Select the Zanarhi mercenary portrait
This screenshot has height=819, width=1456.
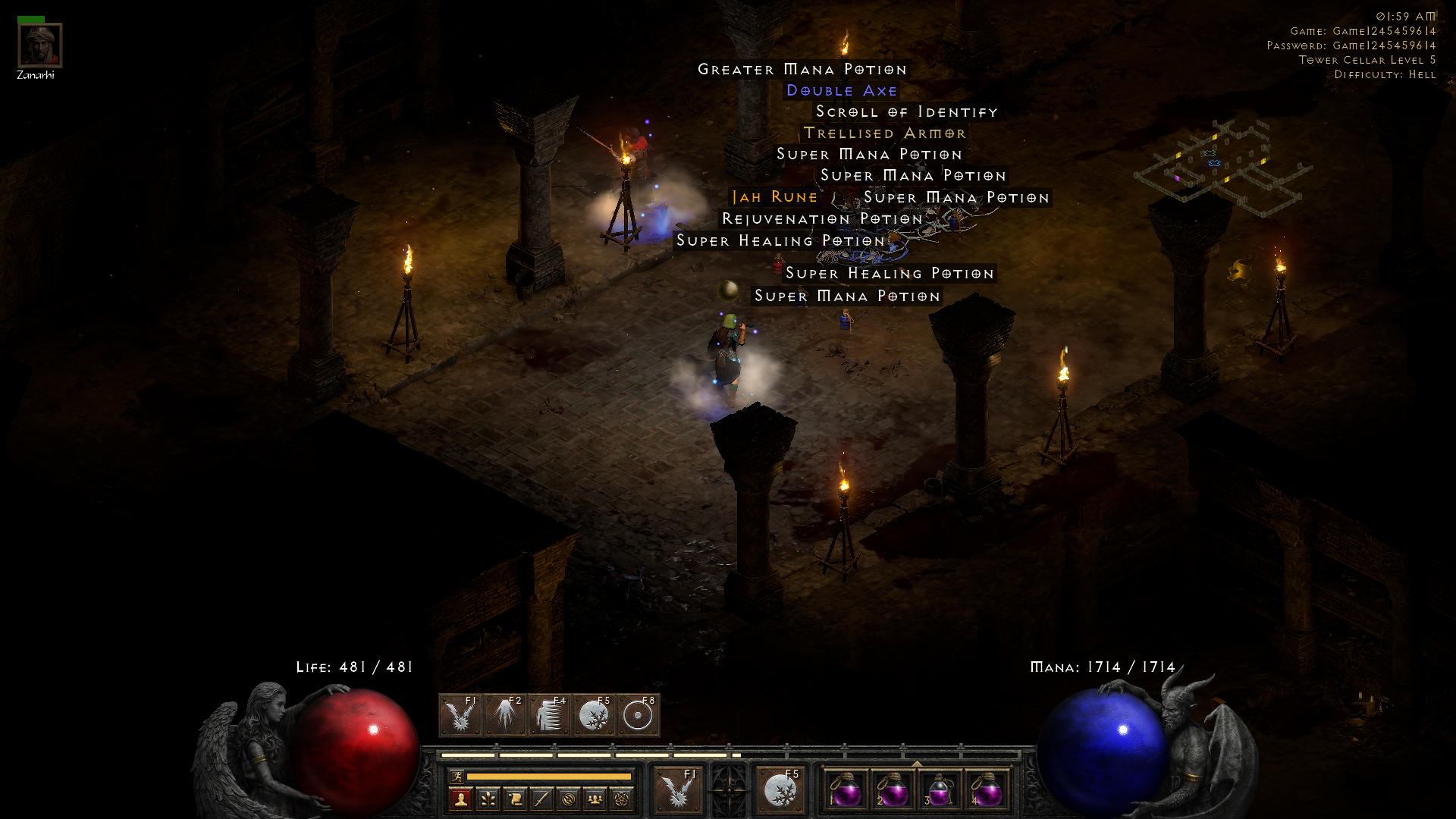(39, 45)
